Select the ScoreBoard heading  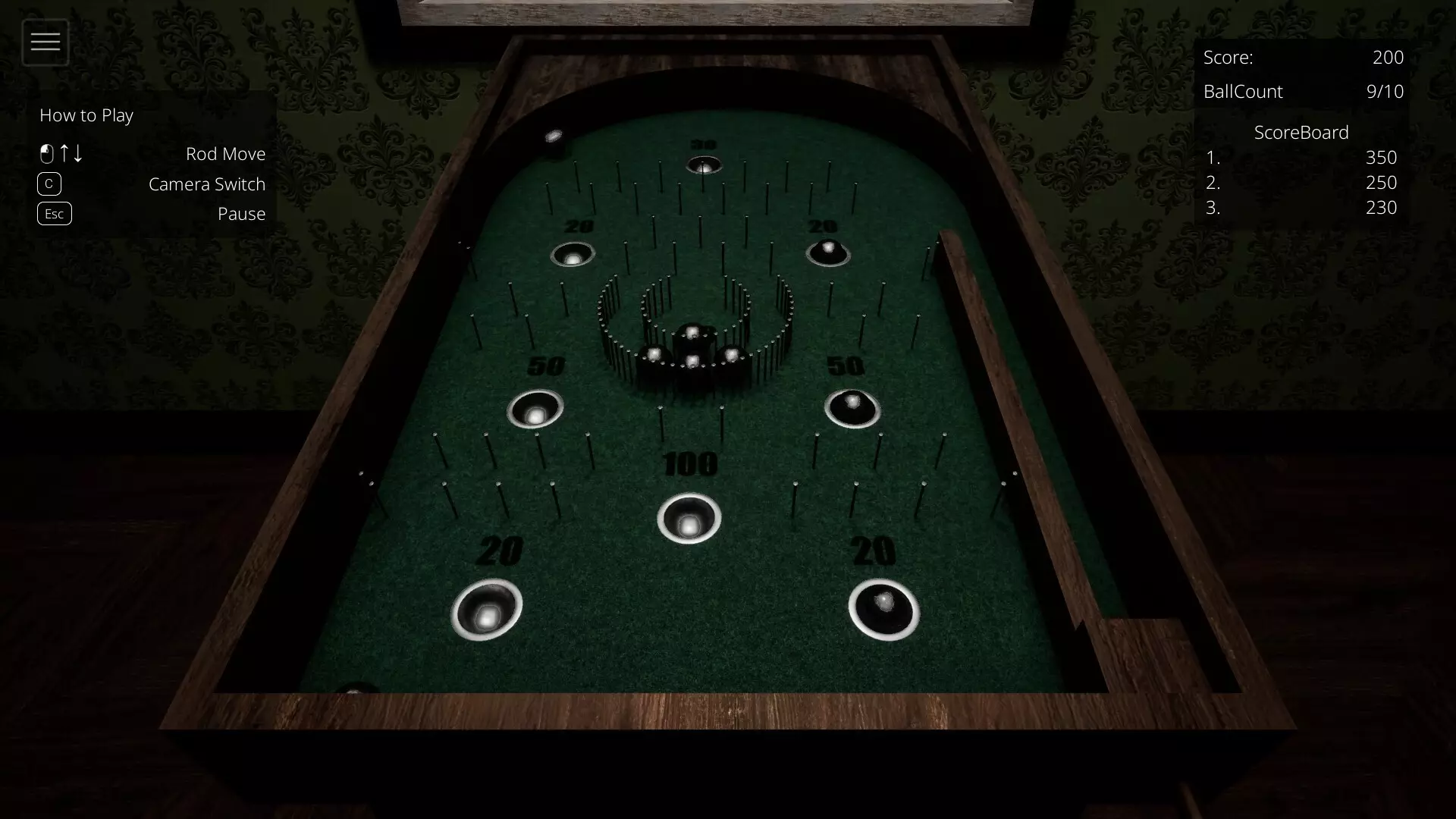[x=1301, y=132]
